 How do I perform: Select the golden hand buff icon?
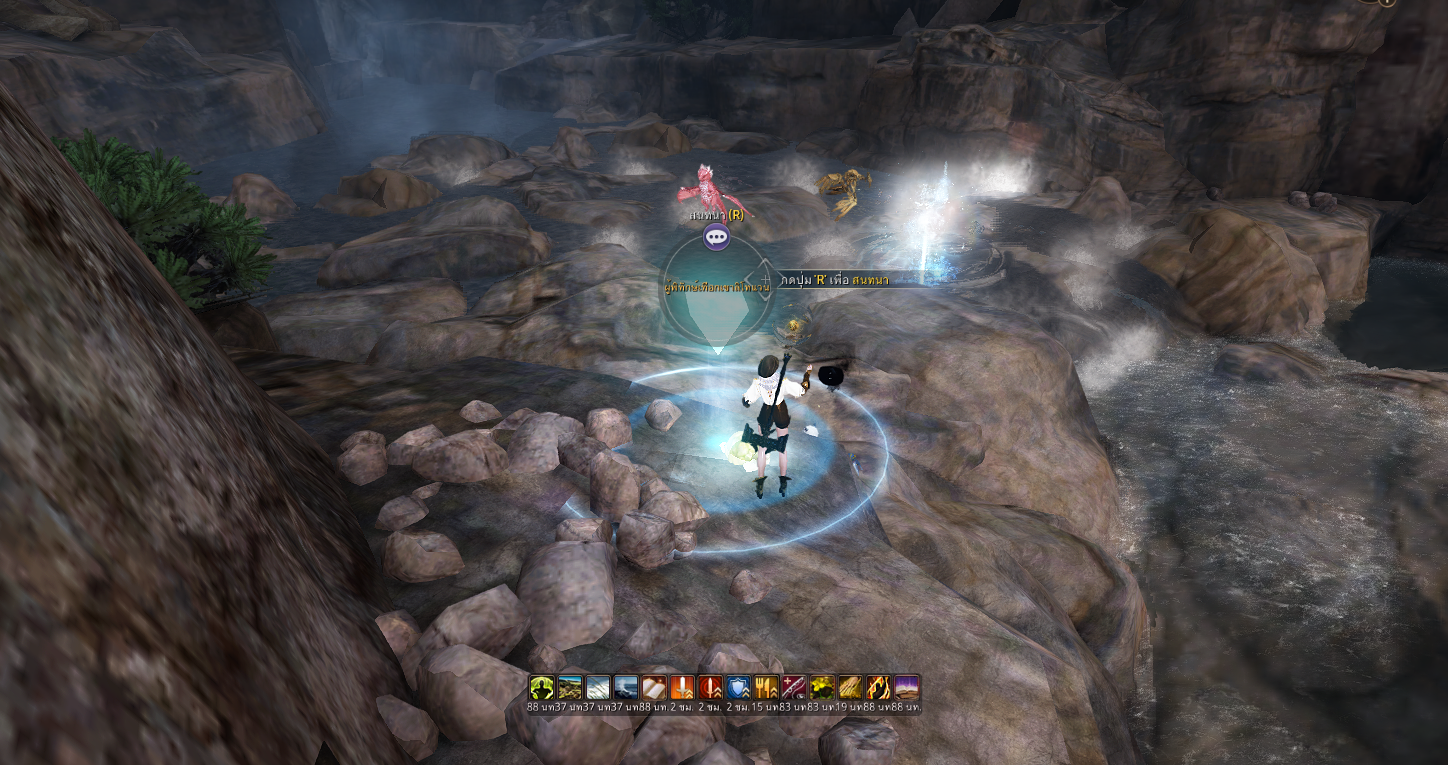[850, 687]
